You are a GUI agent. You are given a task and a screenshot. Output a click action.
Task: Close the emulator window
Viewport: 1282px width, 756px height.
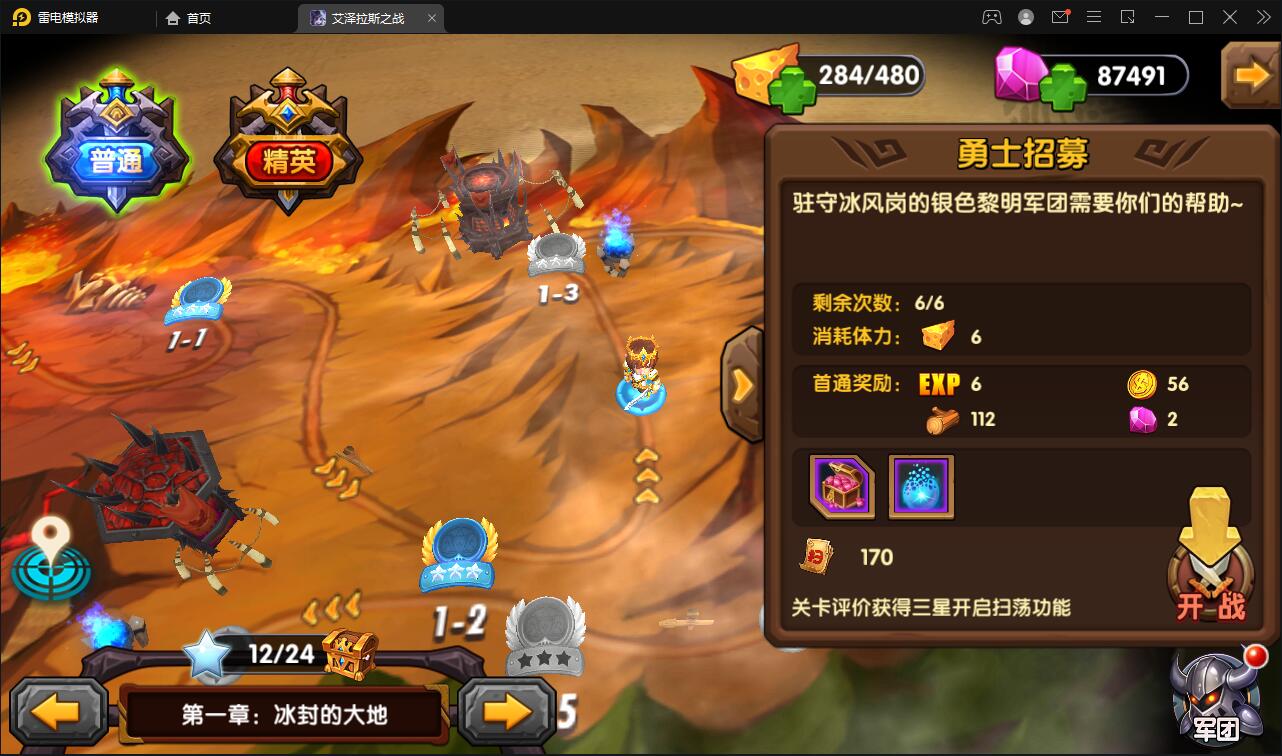coord(1260,17)
